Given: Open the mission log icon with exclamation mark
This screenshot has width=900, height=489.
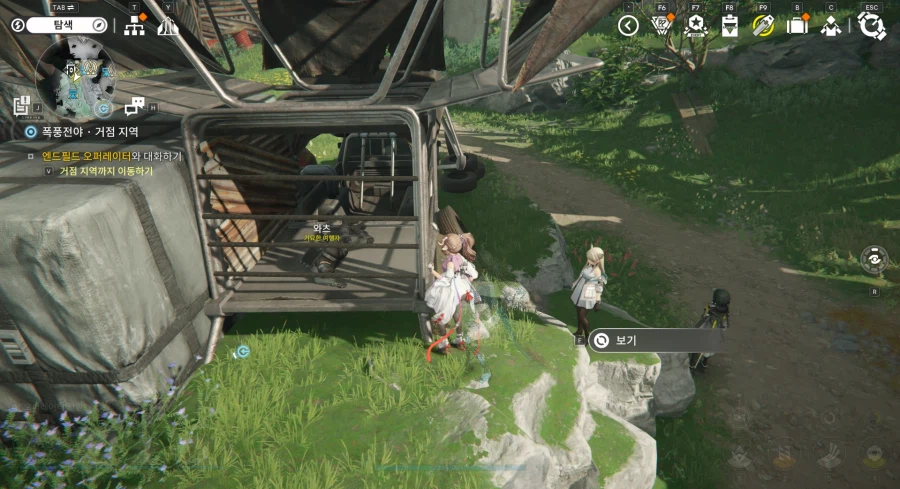Looking at the screenshot, I should 22,105.
